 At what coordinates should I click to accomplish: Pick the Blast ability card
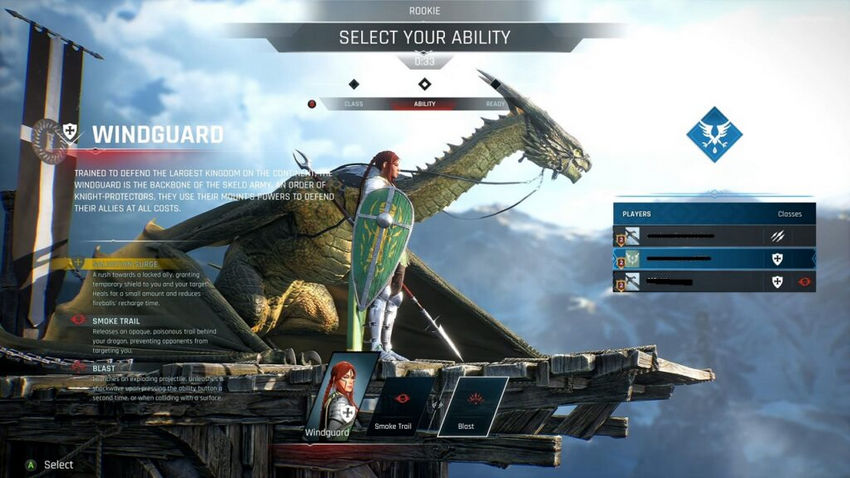(x=468, y=405)
